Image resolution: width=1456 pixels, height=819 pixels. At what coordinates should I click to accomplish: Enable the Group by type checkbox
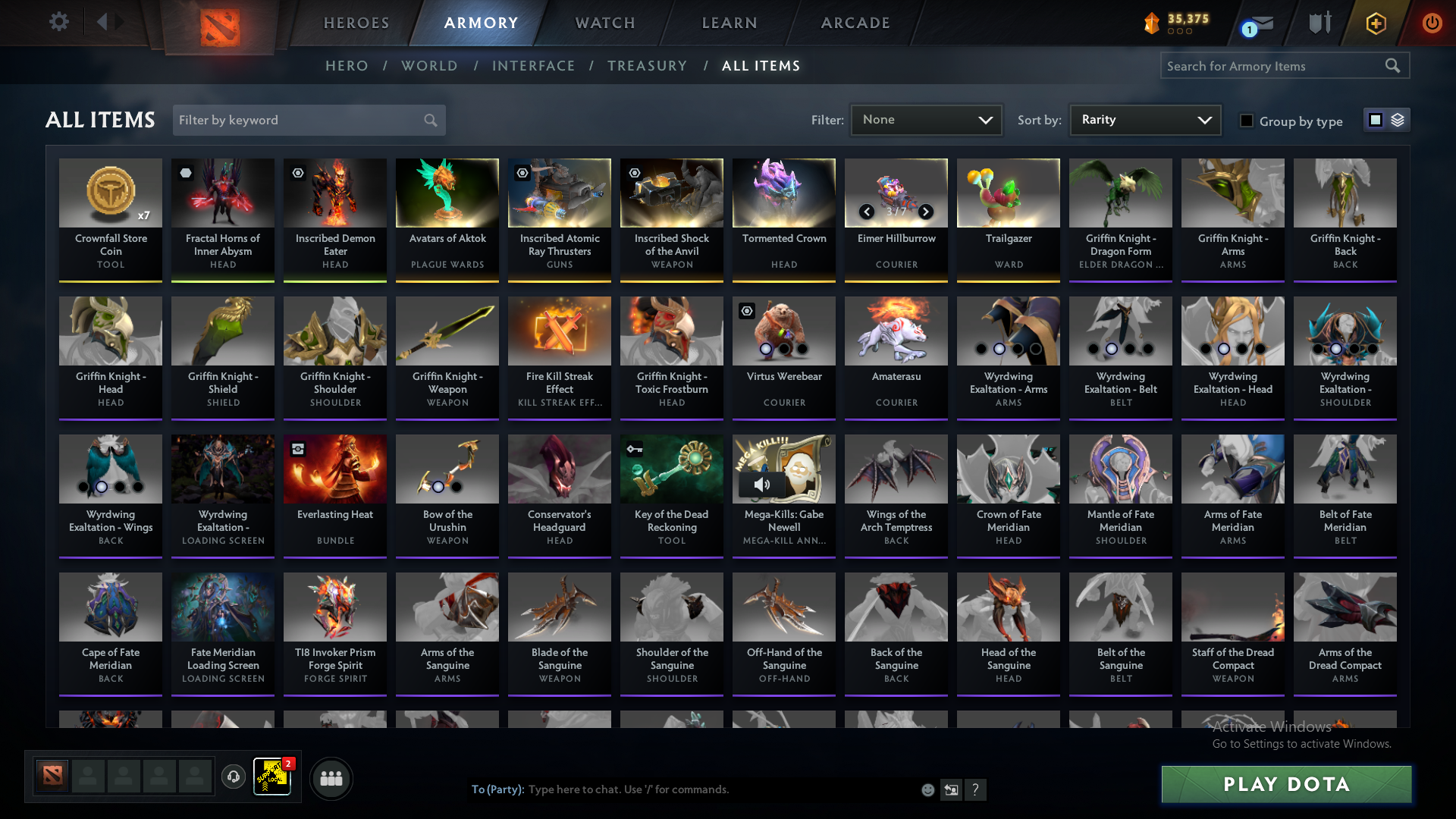[x=1247, y=121]
